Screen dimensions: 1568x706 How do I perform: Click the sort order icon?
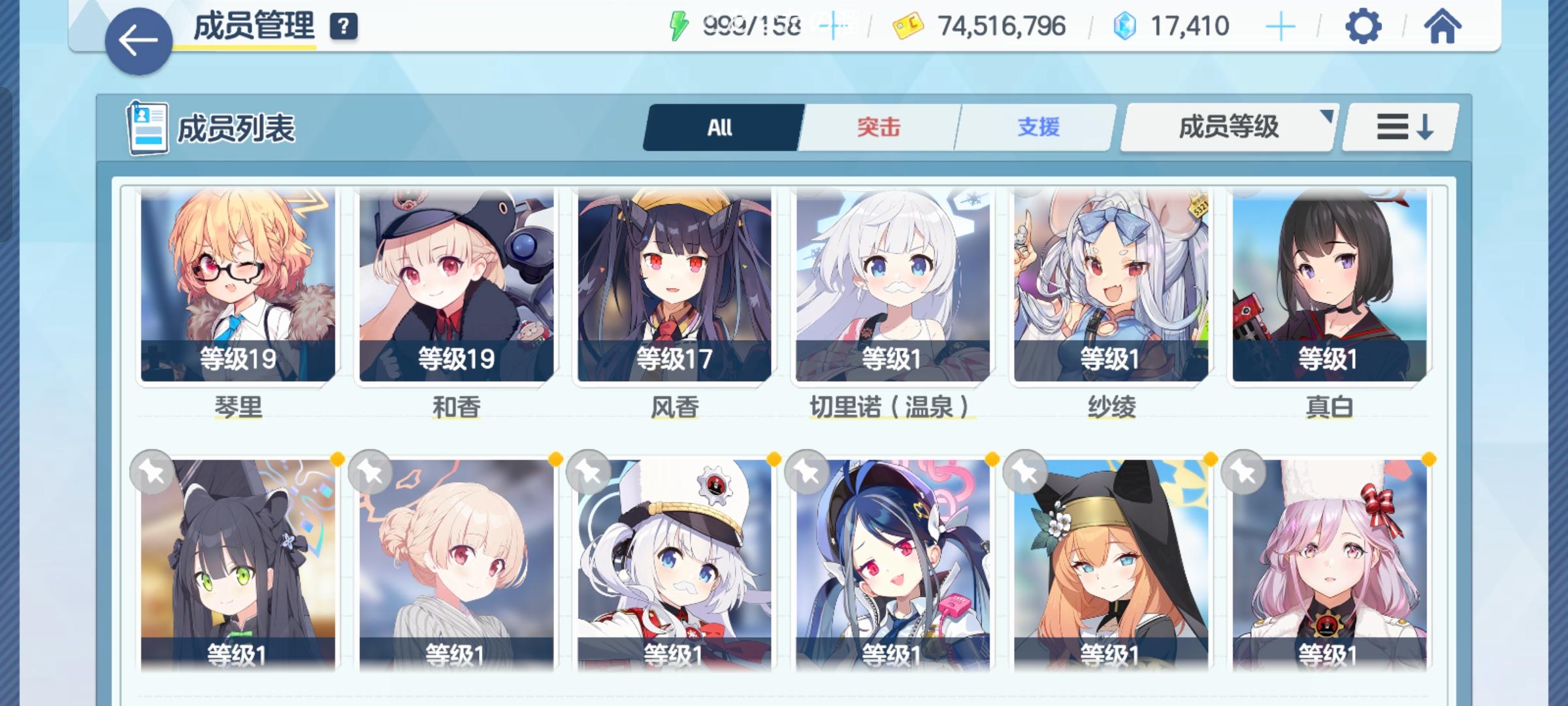(x=1399, y=128)
